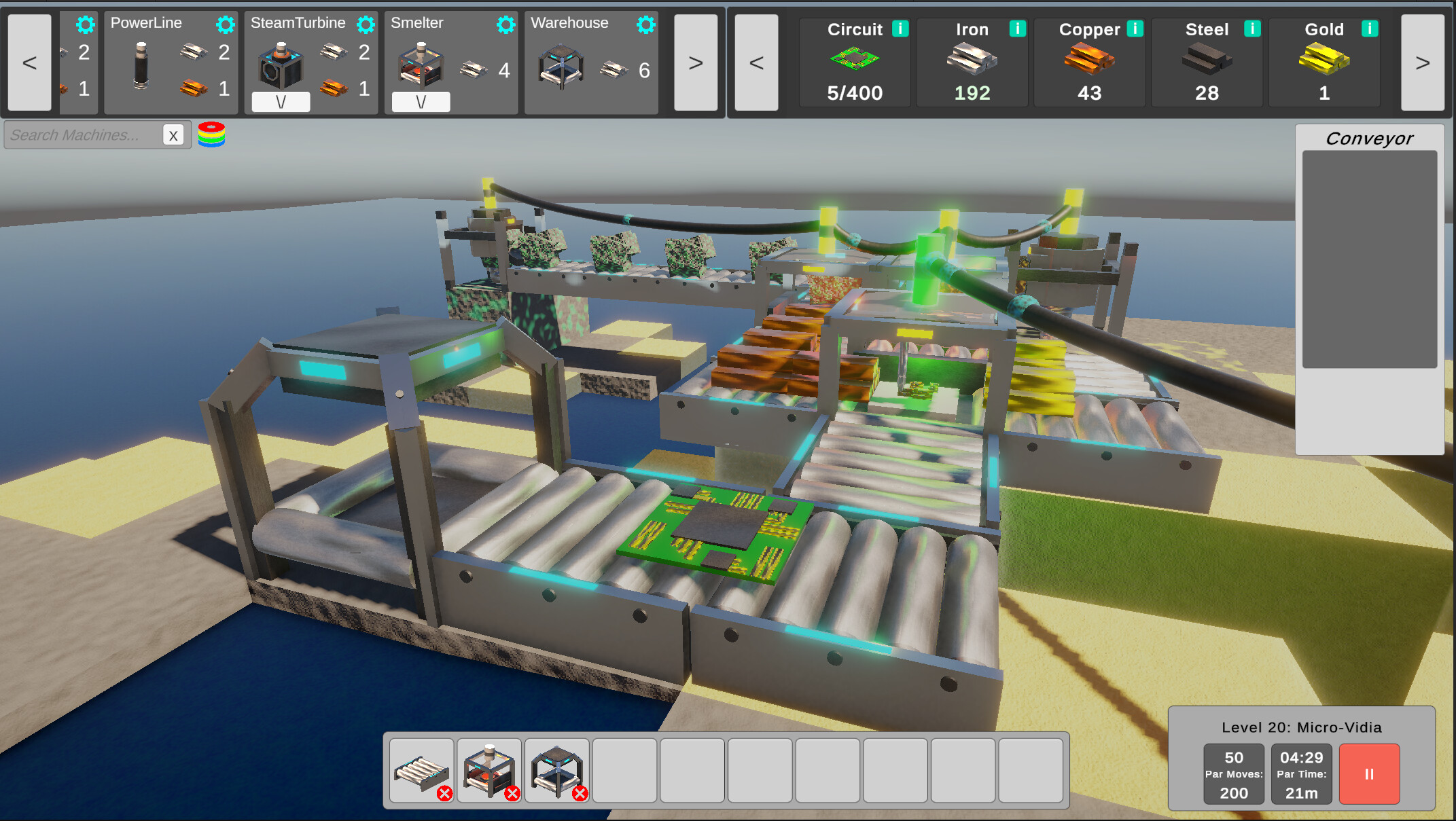
Task: Open the Circuit resource info
Action: [x=901, y=29]
